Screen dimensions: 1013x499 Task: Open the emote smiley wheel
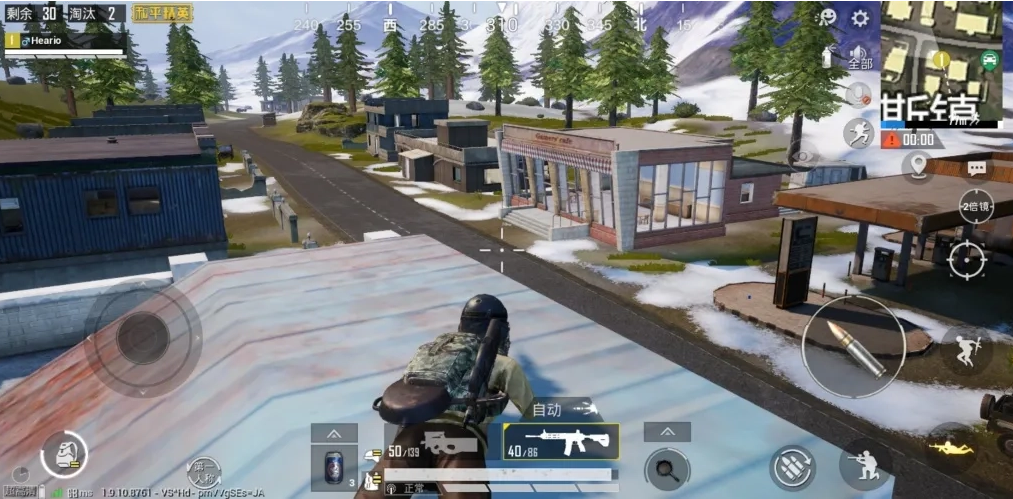tap(827, 18)
